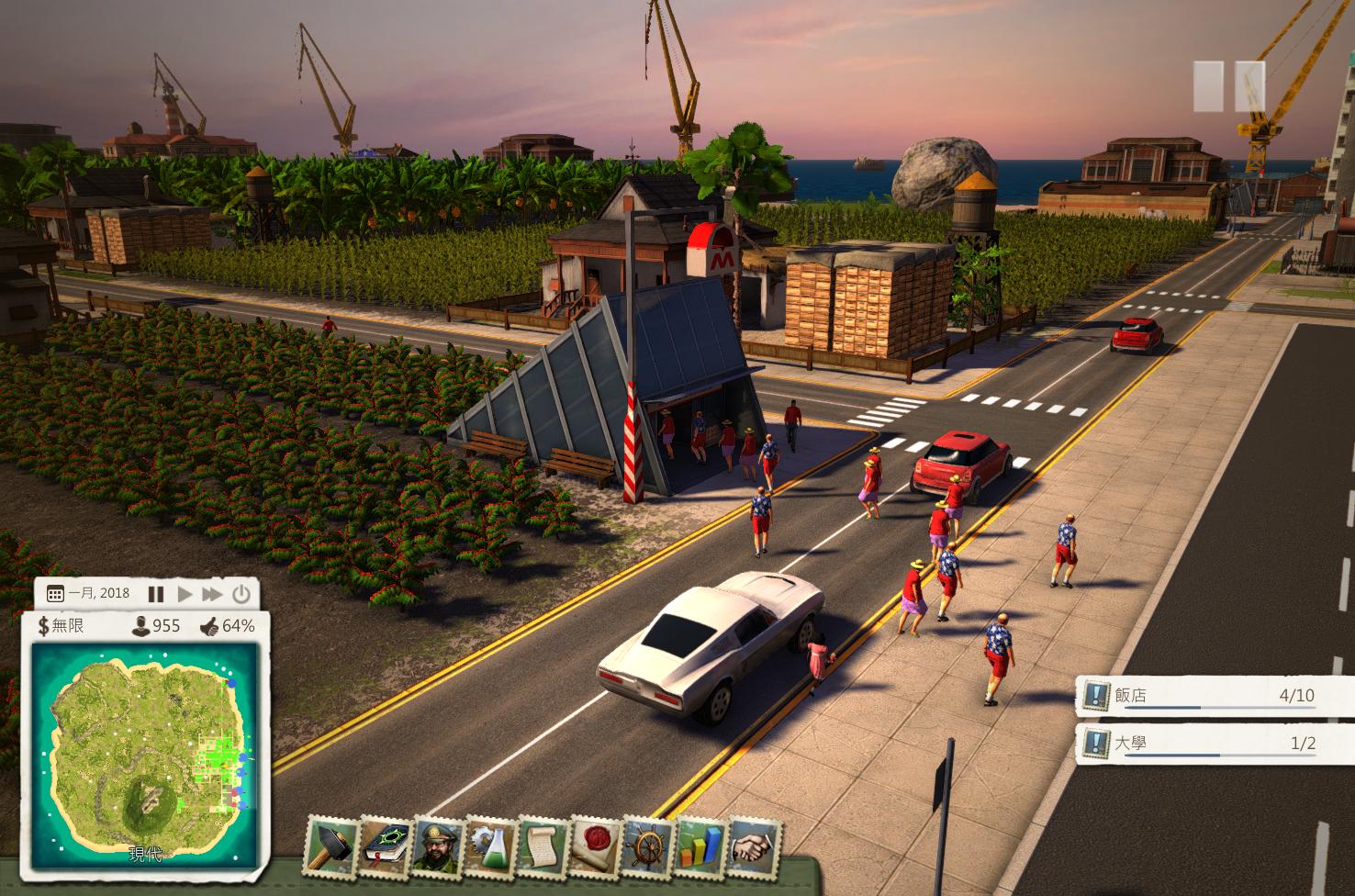The width and height of the screenshot is (1355, 896).
Task: Select the El Presidente portrait stamp
Action: tap(436, 846)
